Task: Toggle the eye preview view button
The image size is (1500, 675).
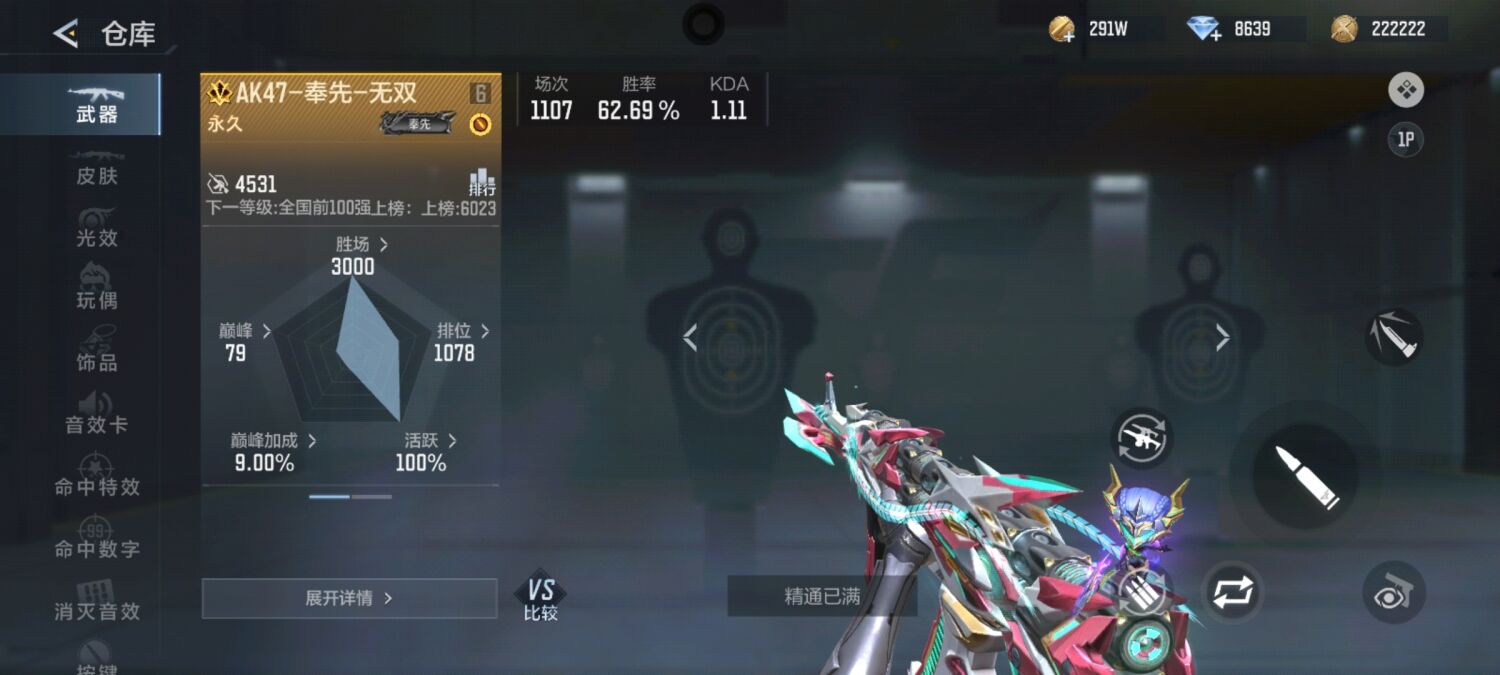Action: [x=1393, y=593]
